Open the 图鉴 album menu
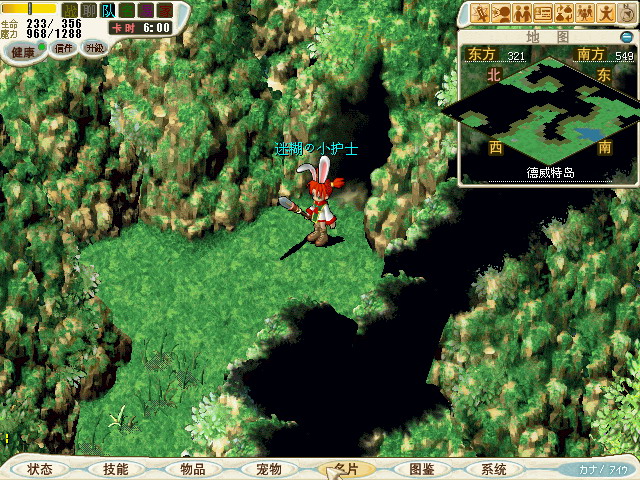The height and width of the screenshot is (480, 640). click(x=421, y=469)
